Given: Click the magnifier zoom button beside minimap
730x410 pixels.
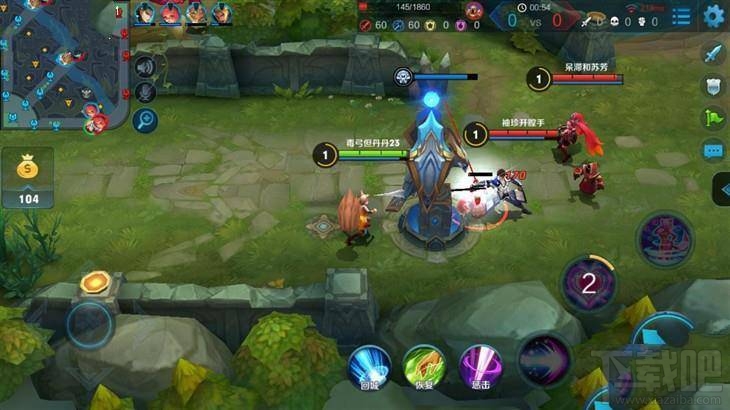Looking at the screenshot, I should pyautogui.click(x=146, y=121).
